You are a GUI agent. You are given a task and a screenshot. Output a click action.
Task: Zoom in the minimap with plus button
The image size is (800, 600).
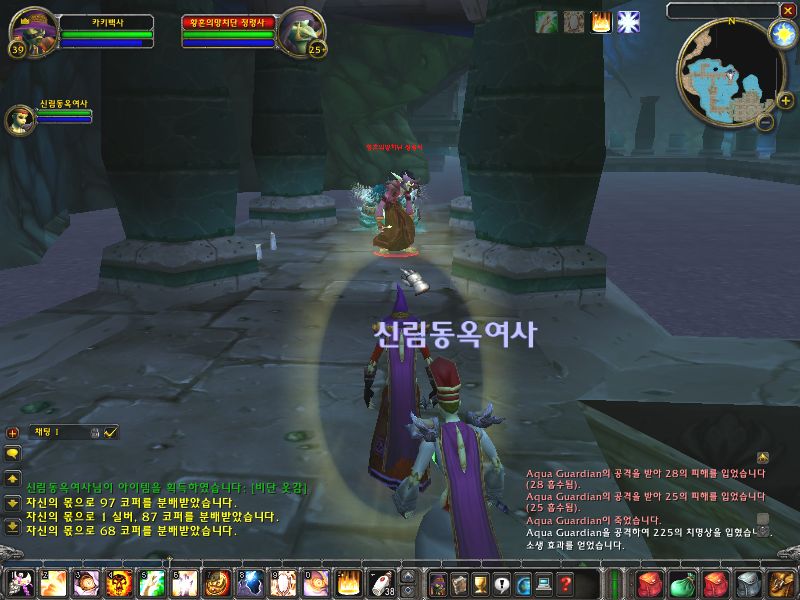(785, 100)
